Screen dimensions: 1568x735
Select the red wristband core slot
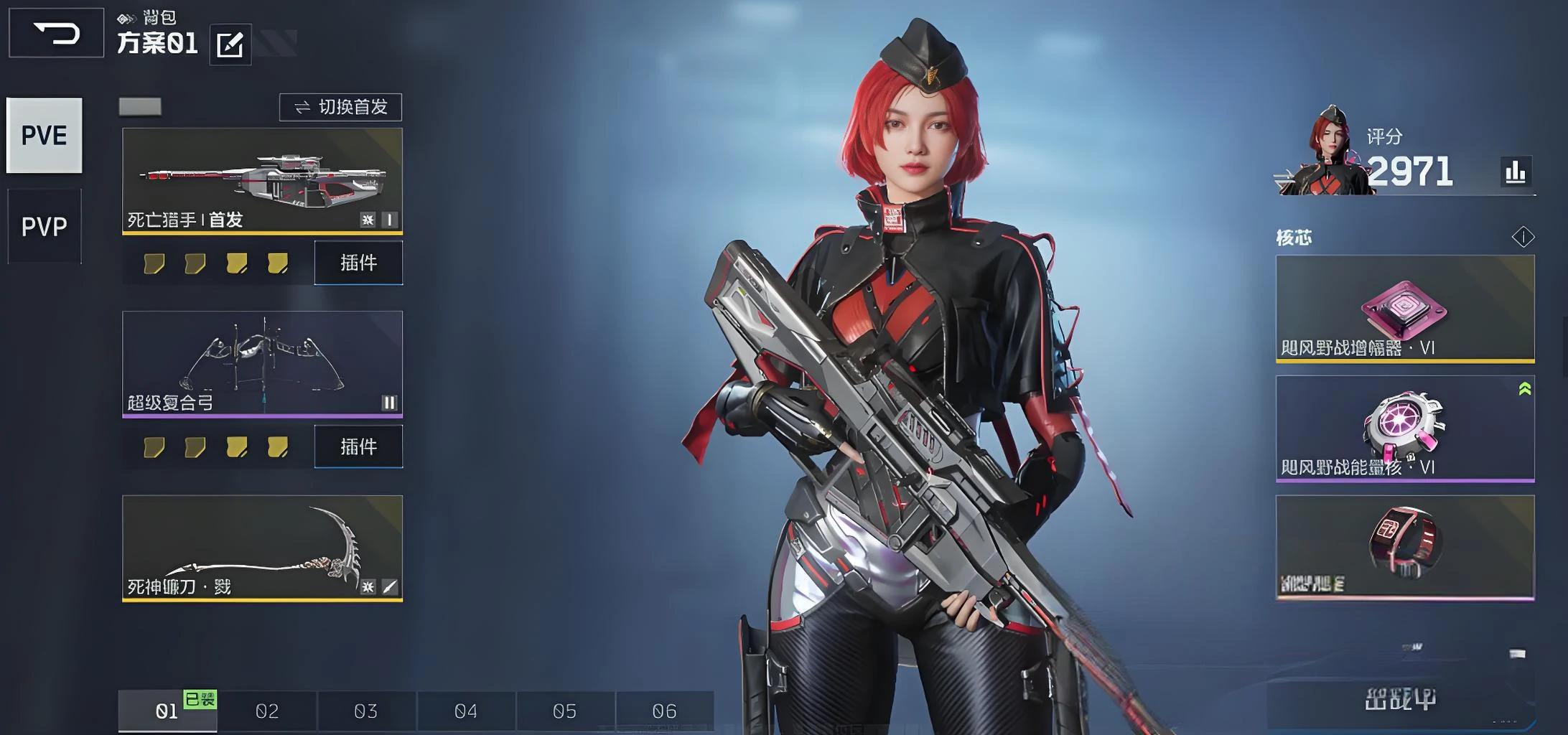coord(1405,548)
